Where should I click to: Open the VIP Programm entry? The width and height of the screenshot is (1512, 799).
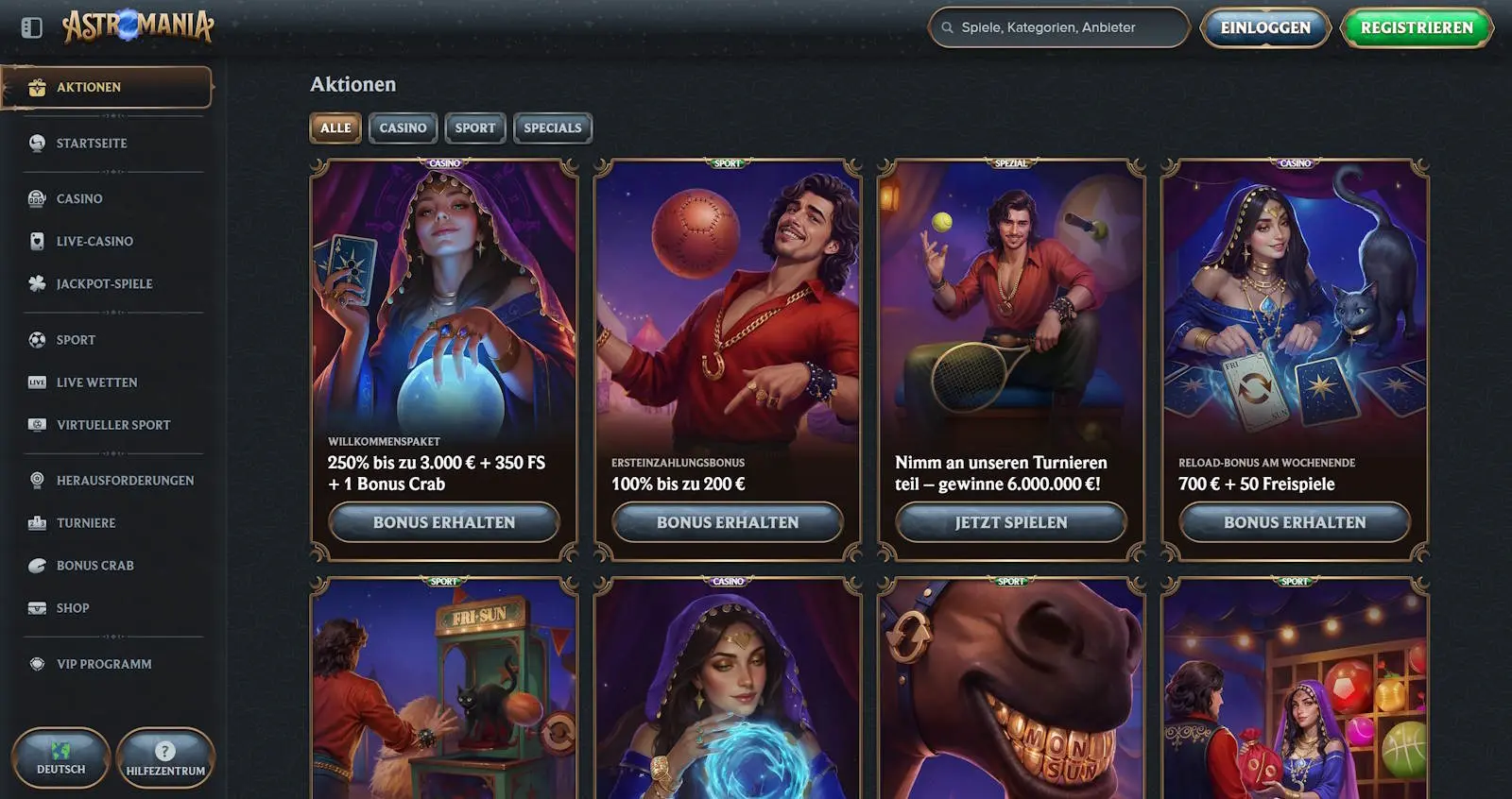104,665
